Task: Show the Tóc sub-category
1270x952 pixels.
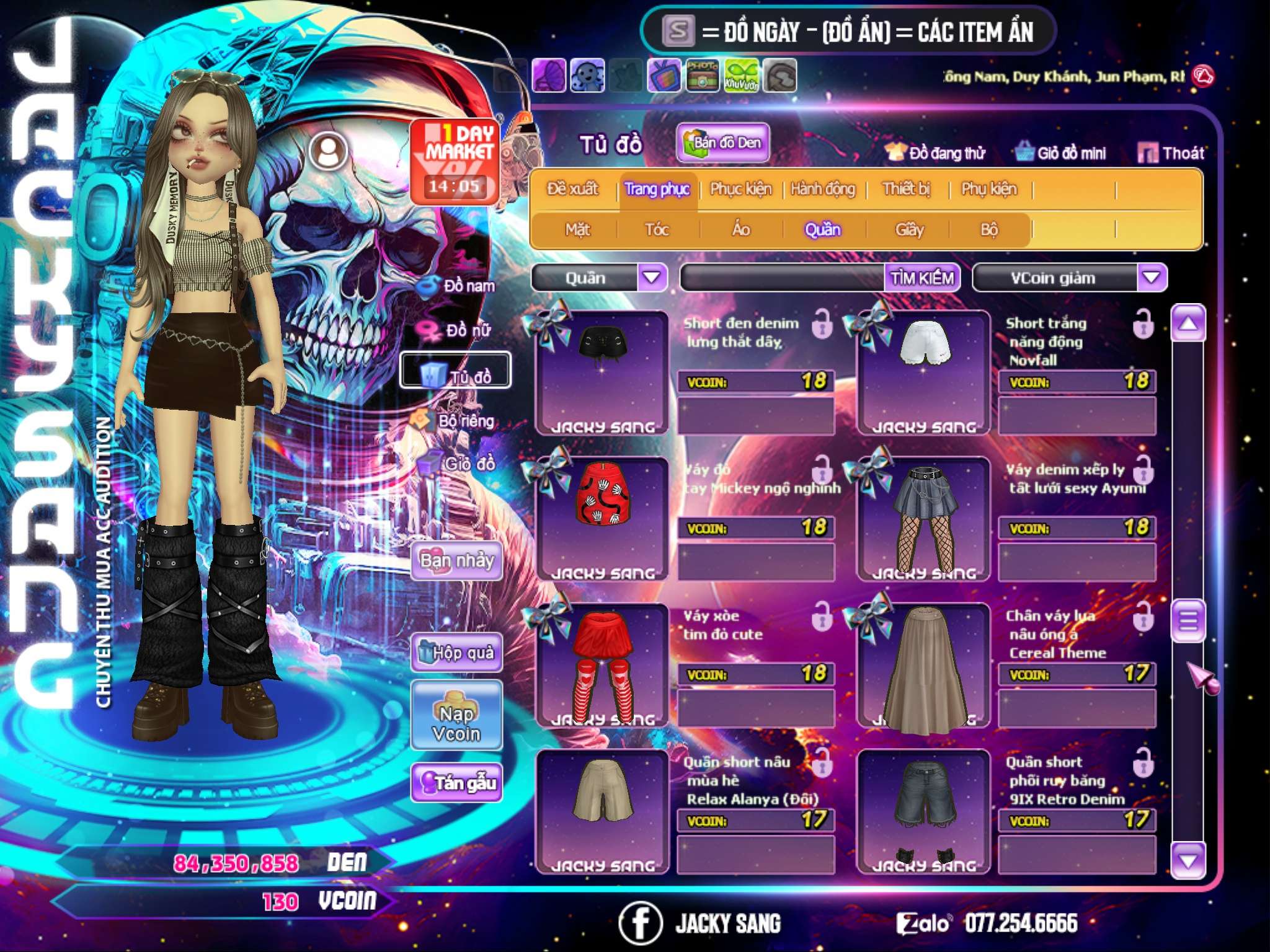Action: (657, 229)
